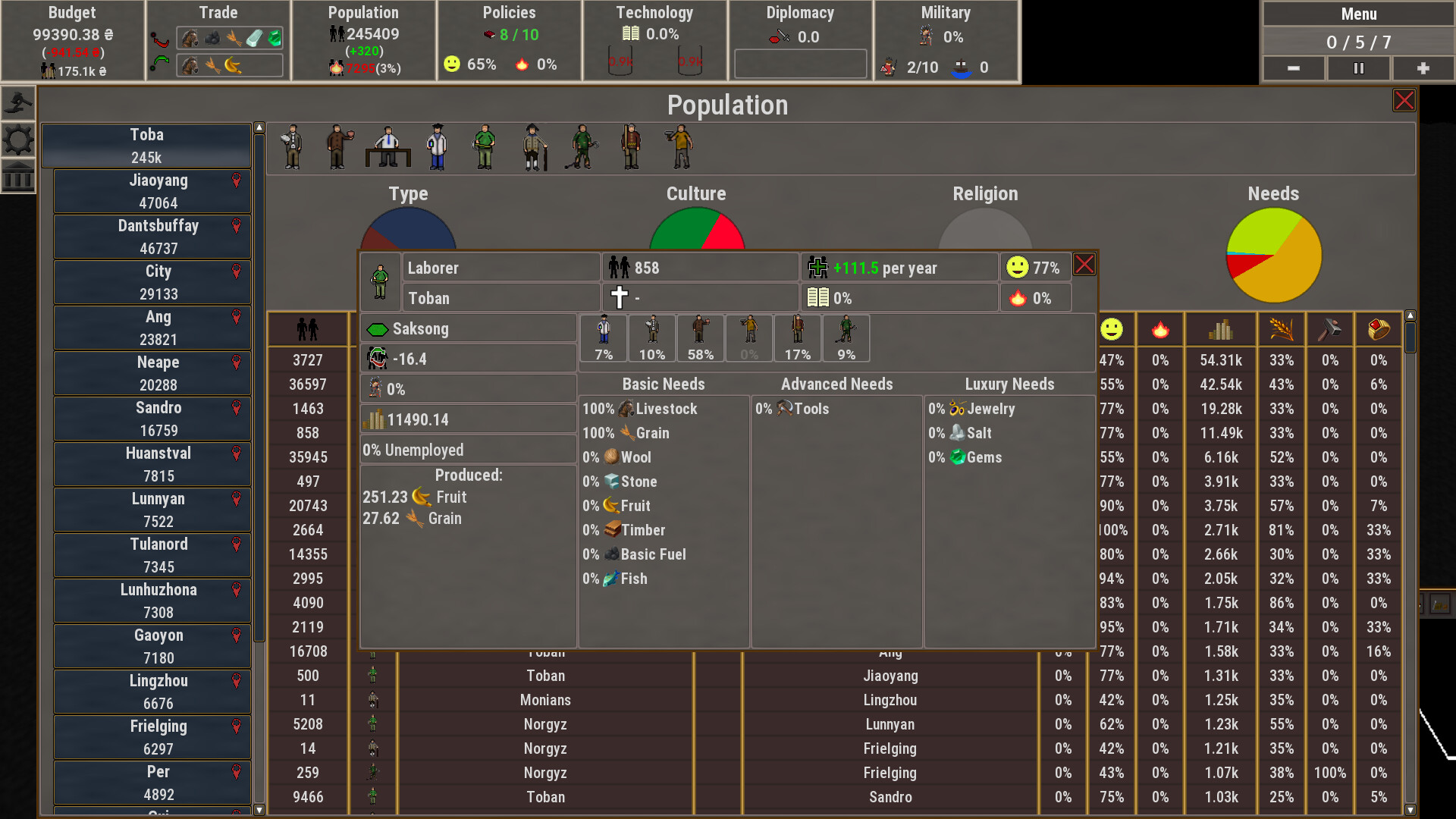Click the government building icon in the left sidebar
Screen dimensions: 1456x819
click(18, 177)
